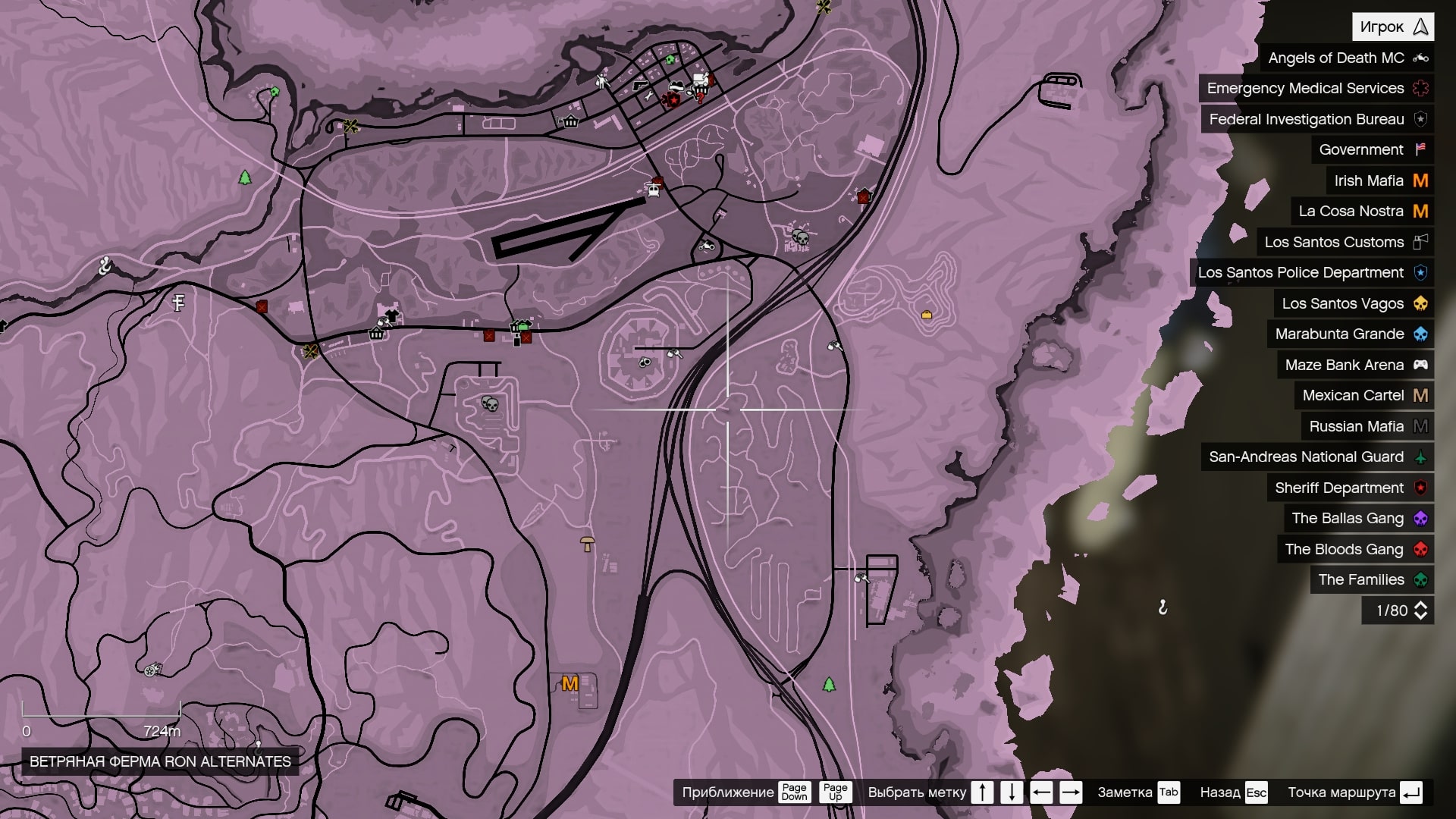This screenshot has width=1456, height=819.
Task: Click the Marabunta Grande blue skull icon
Action: point(1422,334)
